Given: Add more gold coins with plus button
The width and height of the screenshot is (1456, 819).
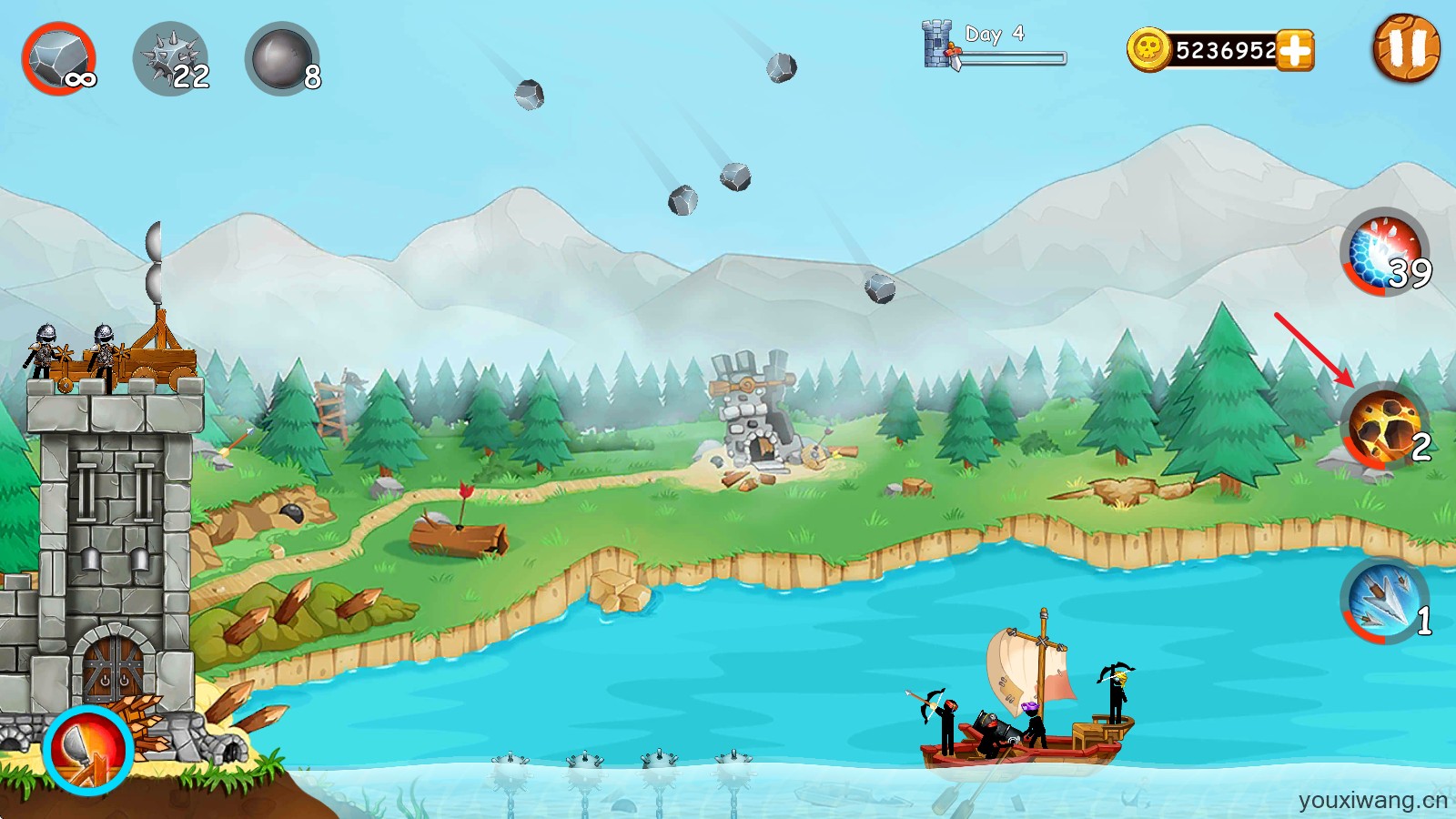Looking at the screenshot, I should point(1295,50).
